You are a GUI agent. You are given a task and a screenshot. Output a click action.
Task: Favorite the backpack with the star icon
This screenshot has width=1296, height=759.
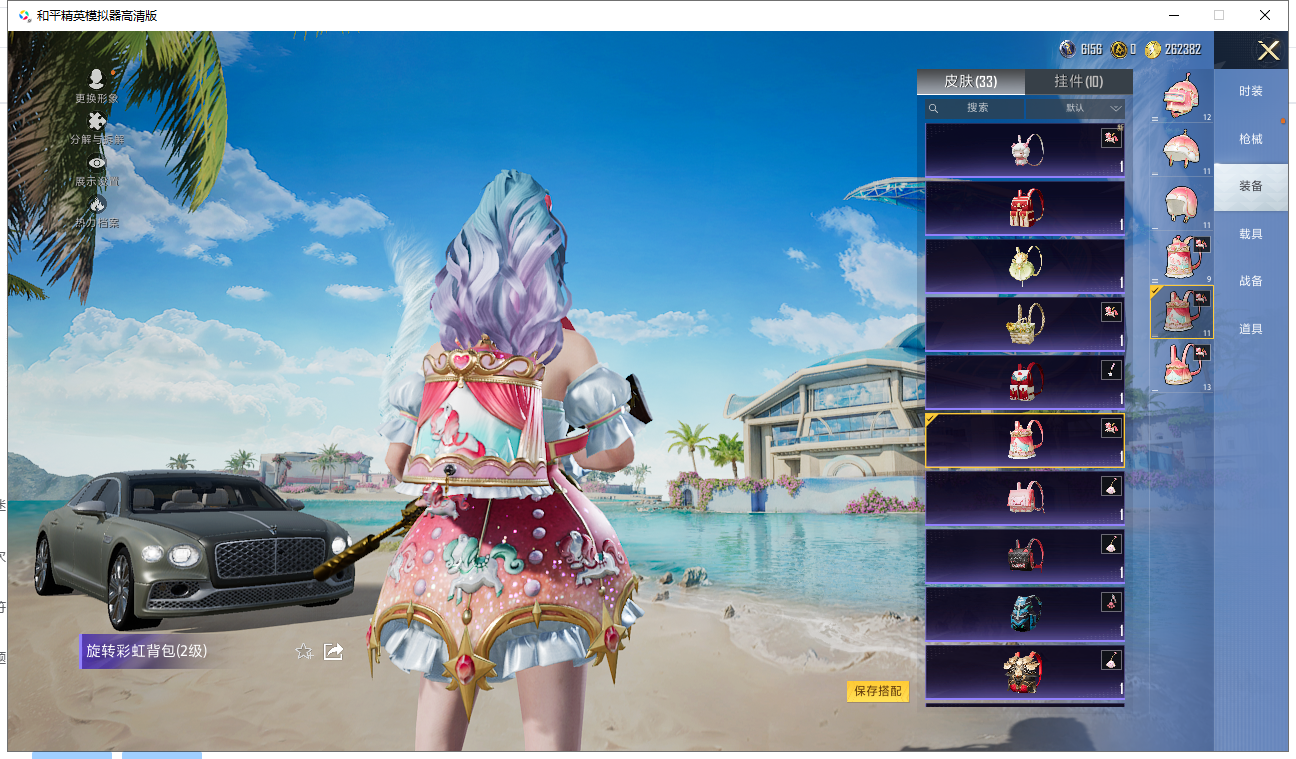[x=304, y=652]
